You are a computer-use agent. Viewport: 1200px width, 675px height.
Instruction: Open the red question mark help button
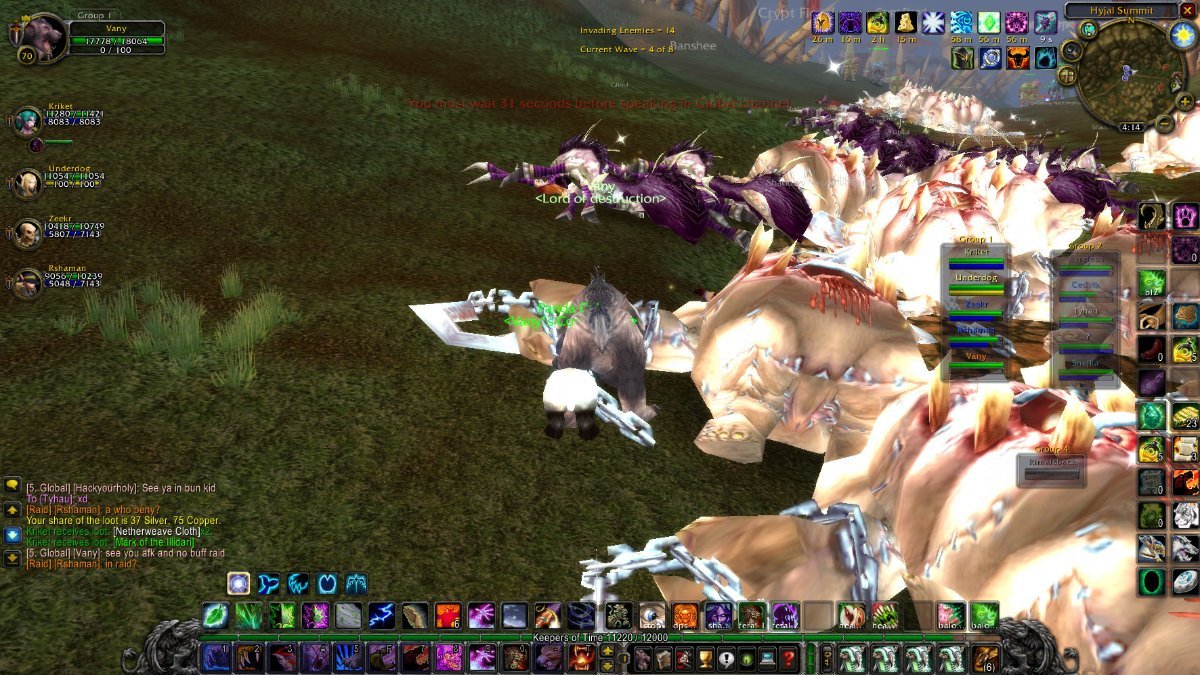pos(789,658)
